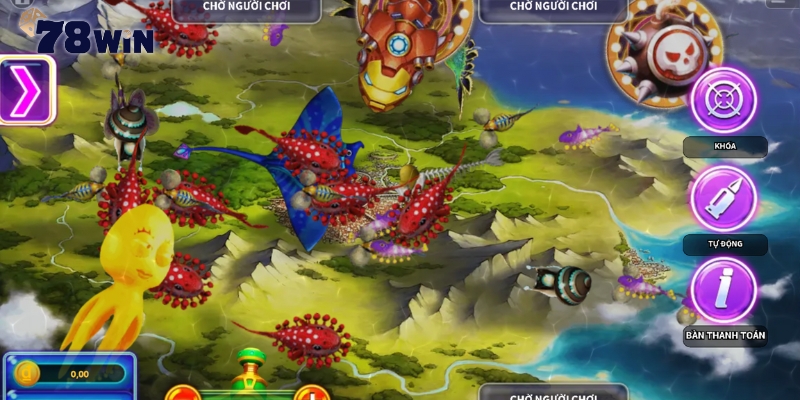Decrease bet with the cannon's minus button

click(182, 394)
